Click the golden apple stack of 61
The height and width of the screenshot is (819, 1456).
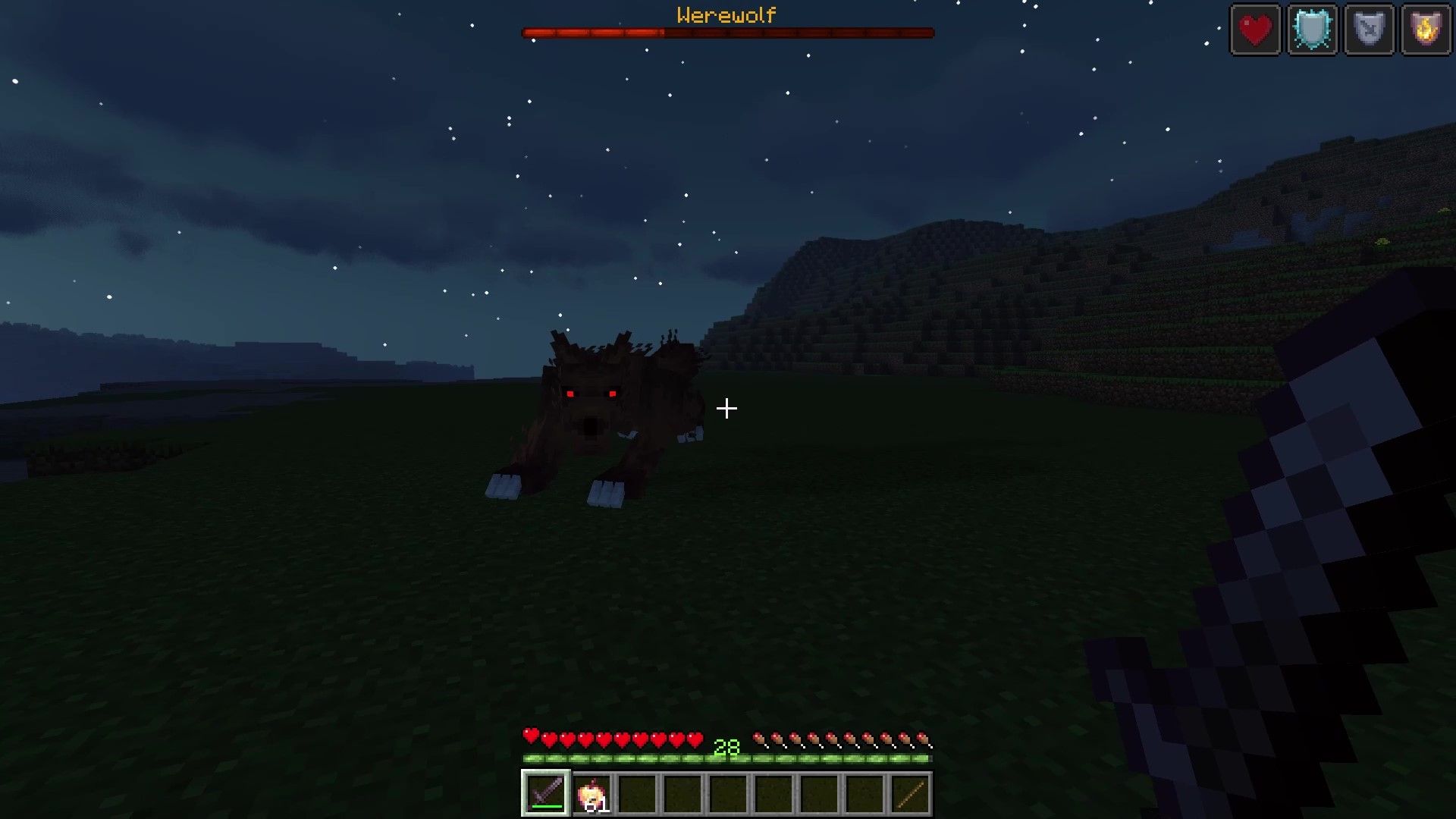[x=592, y=793]
